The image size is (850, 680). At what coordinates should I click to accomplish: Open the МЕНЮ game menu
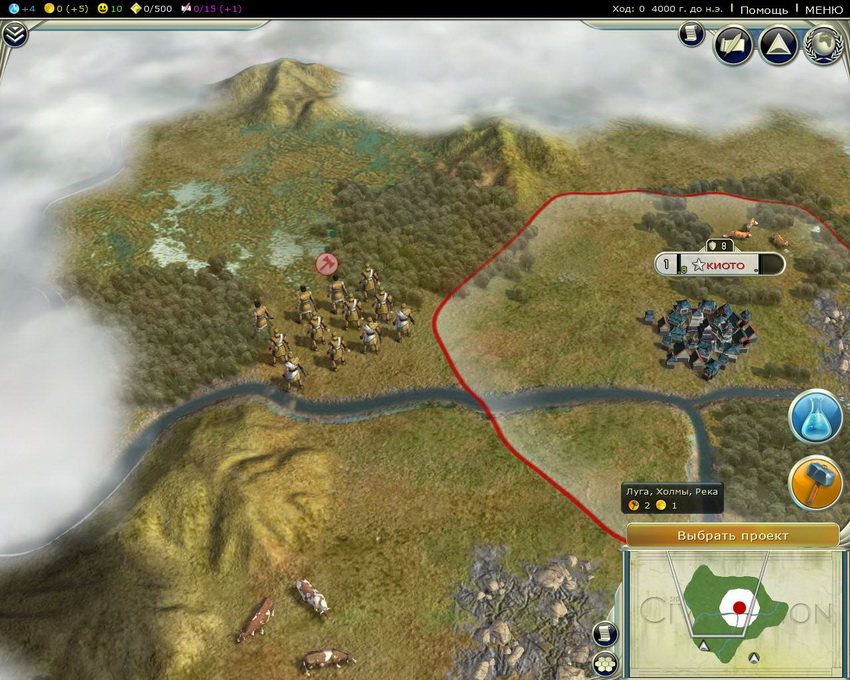click(x=824, y=9)
